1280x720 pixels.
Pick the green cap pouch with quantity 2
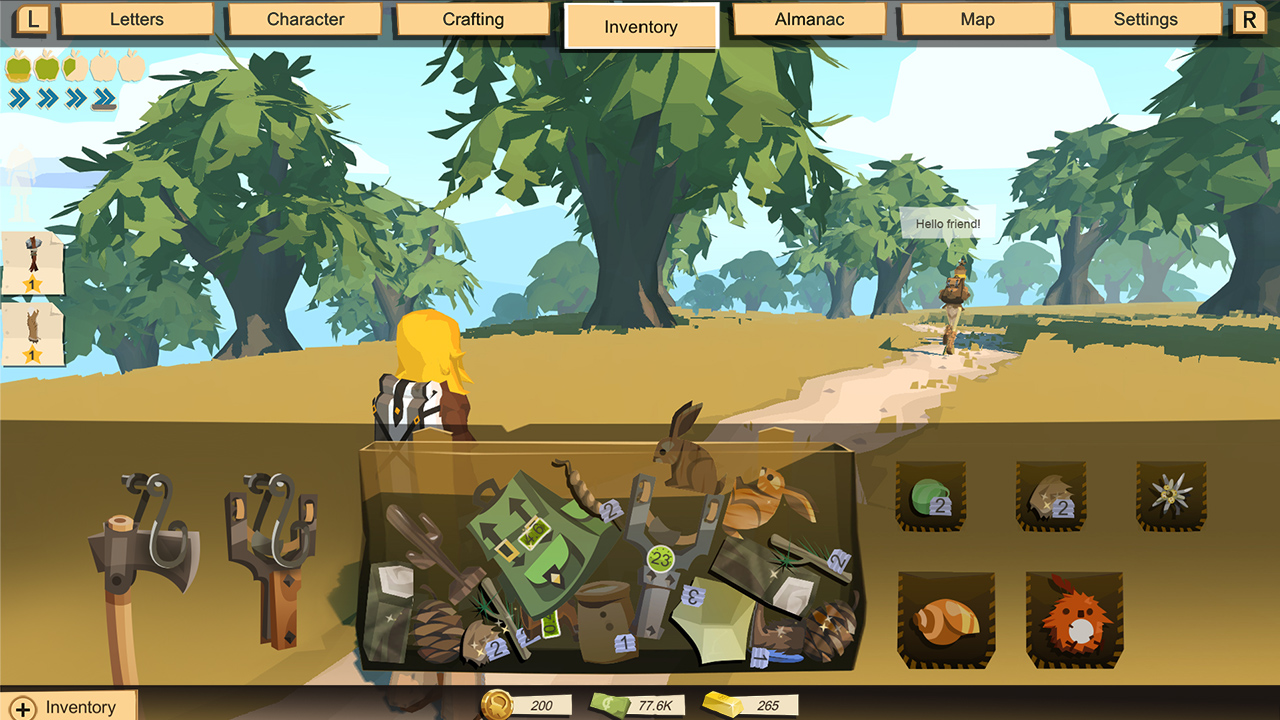coord(932,495)
